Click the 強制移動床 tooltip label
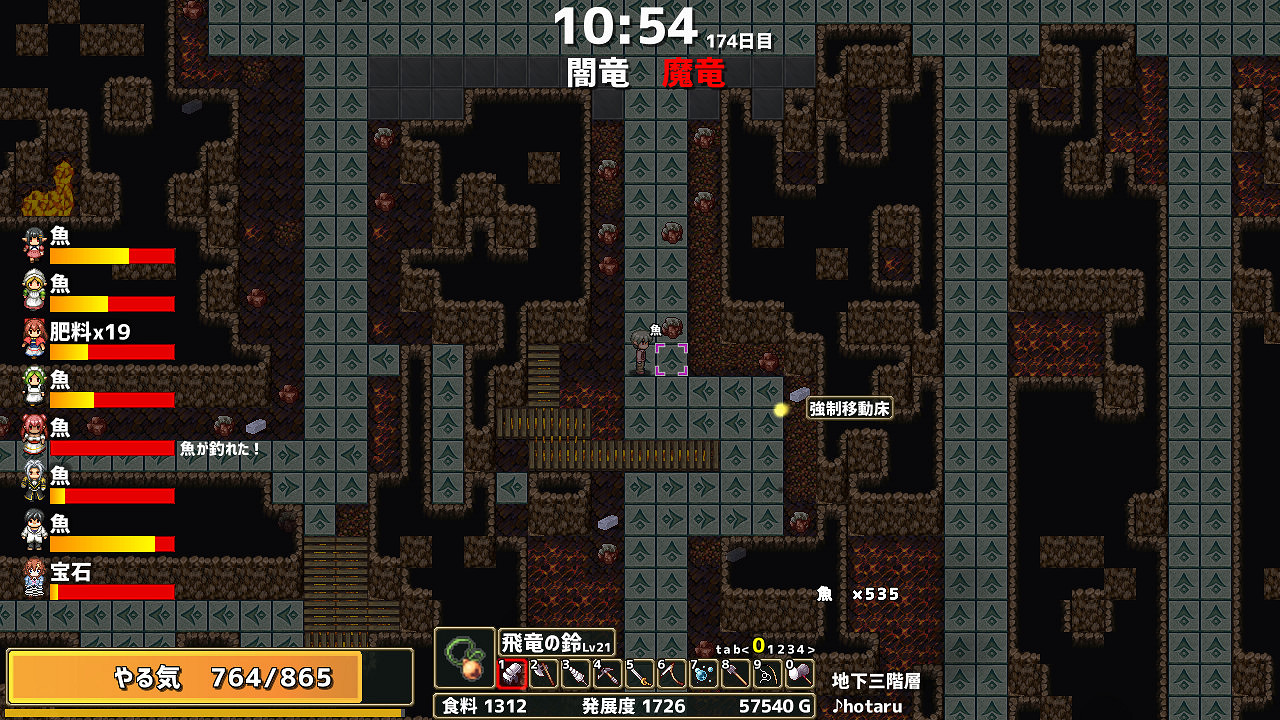 [x=848, y=406]
